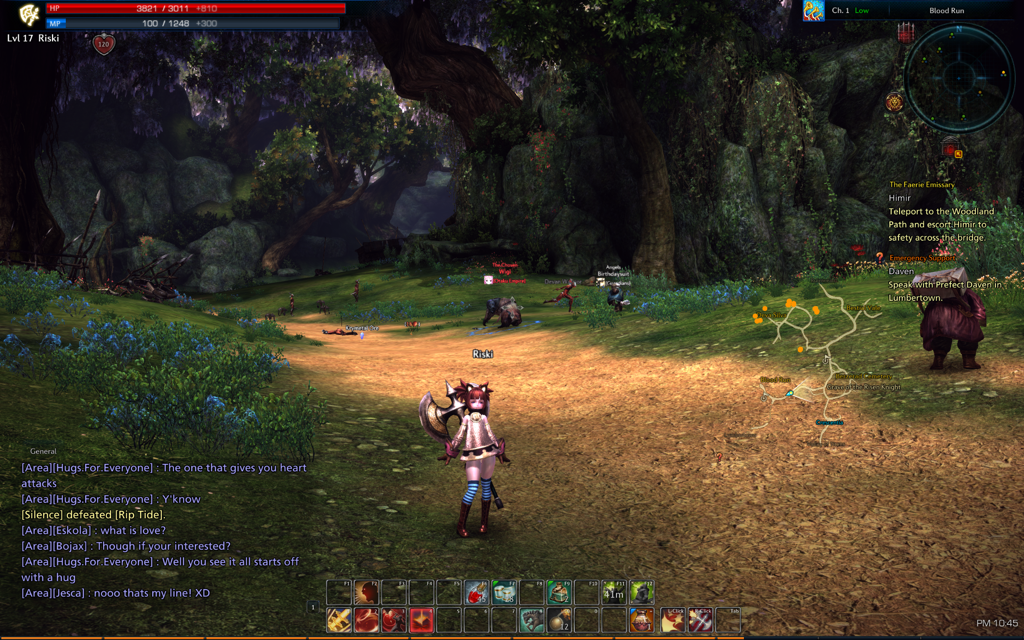Image resolution: width=1024 pixels, height=640 pixels.
Task: Select The Faerie Emissary quest tracker entry
Action: 922,185
